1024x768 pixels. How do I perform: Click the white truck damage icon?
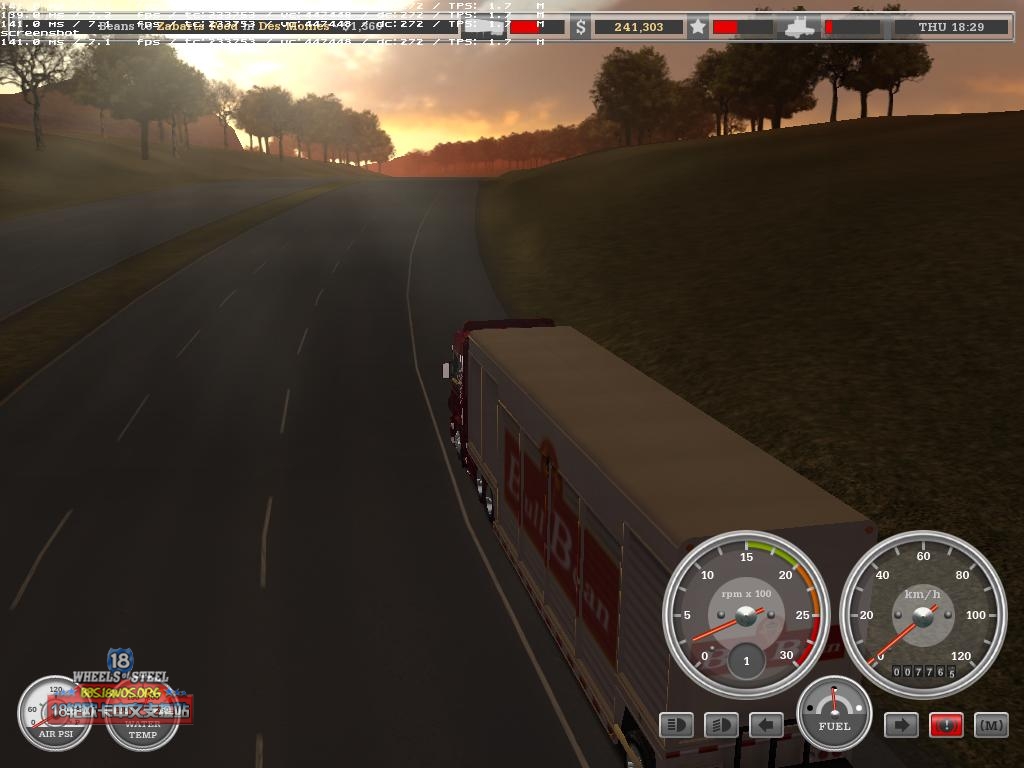pyautogui.click(x=801, y=27)
